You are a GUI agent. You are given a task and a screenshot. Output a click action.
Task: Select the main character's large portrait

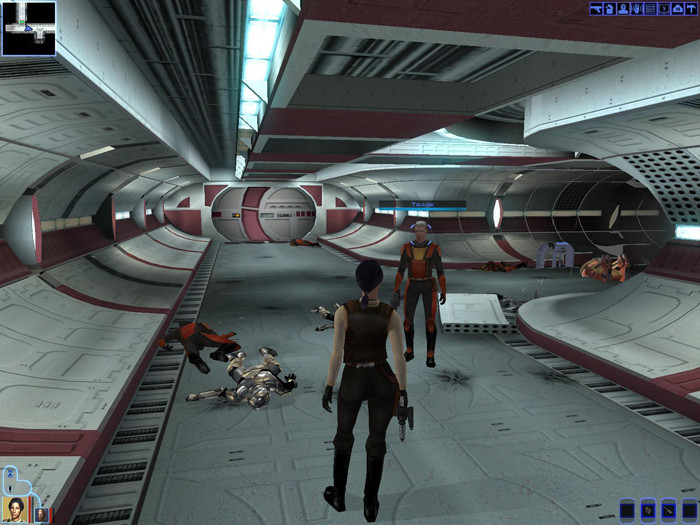[x=14, y=508]
